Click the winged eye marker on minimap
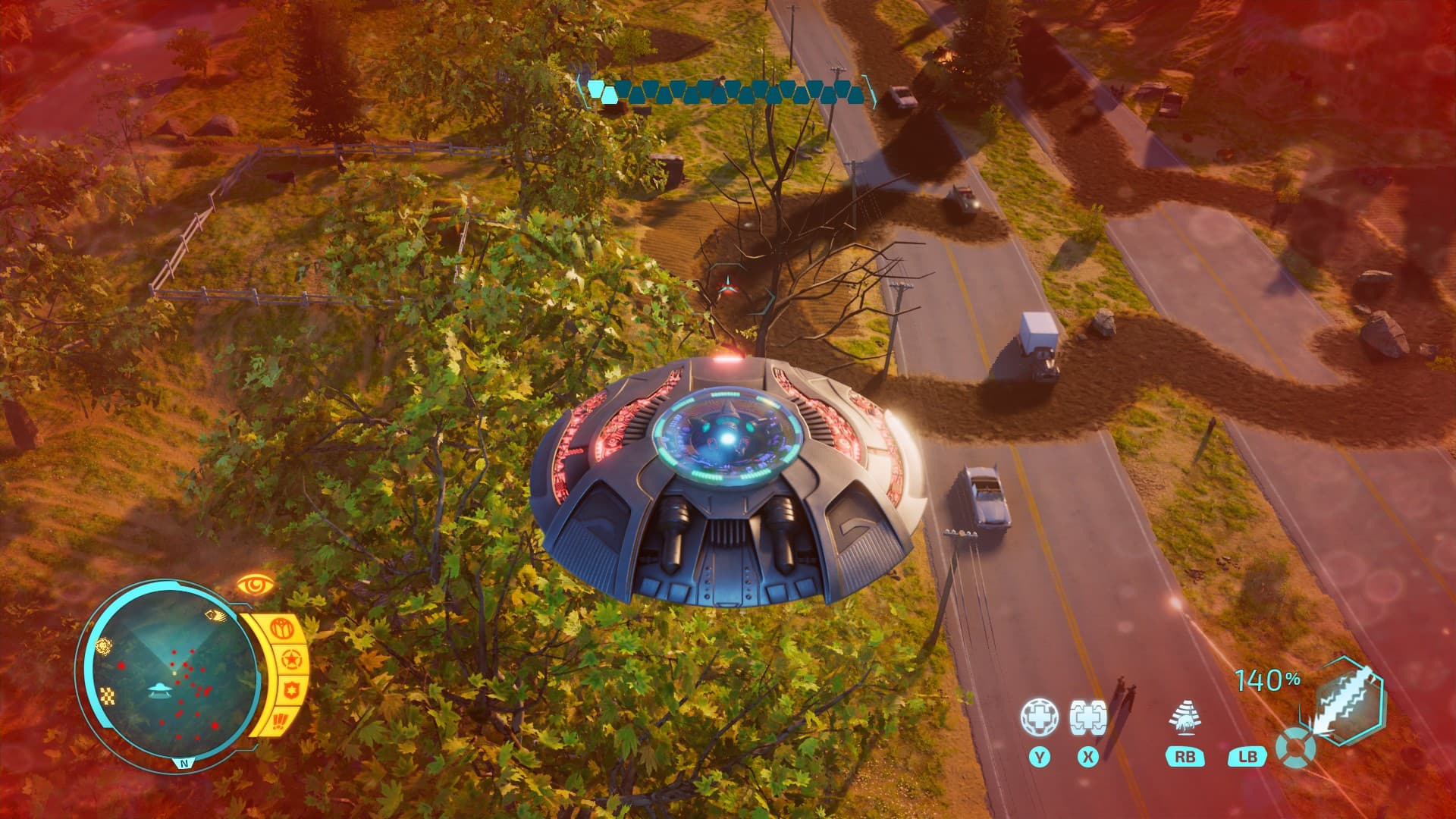Viewport: 1456px width, 819px height. (x=215, y=616)
